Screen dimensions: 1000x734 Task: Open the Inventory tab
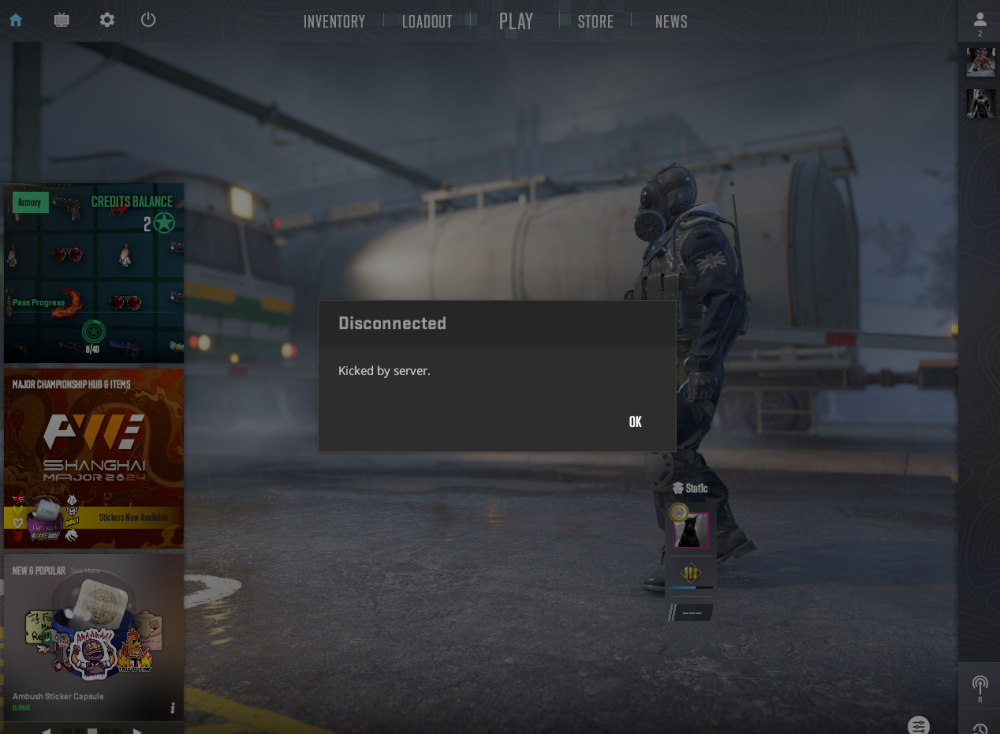pyautogui.click(x=334, y=21)
